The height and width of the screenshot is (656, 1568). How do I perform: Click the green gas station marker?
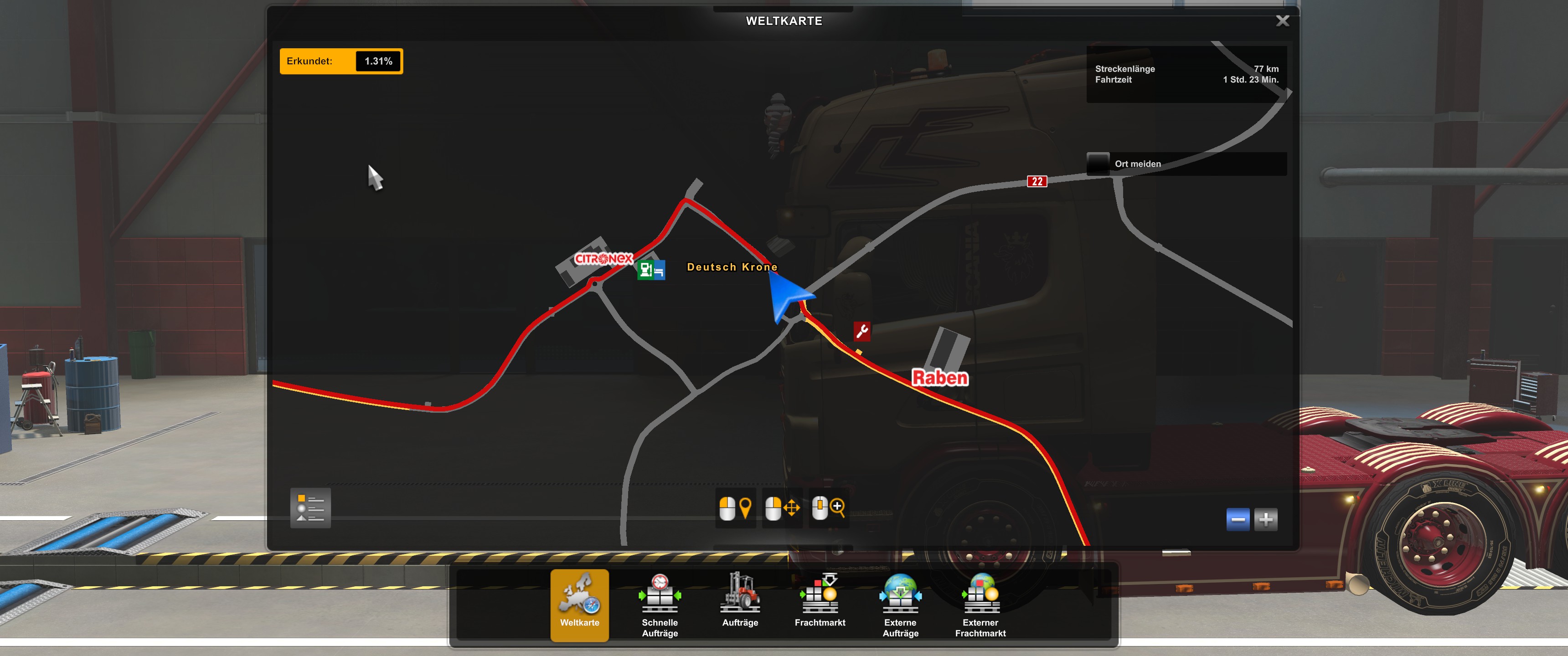pyautogui.click(x=645, y=270)
